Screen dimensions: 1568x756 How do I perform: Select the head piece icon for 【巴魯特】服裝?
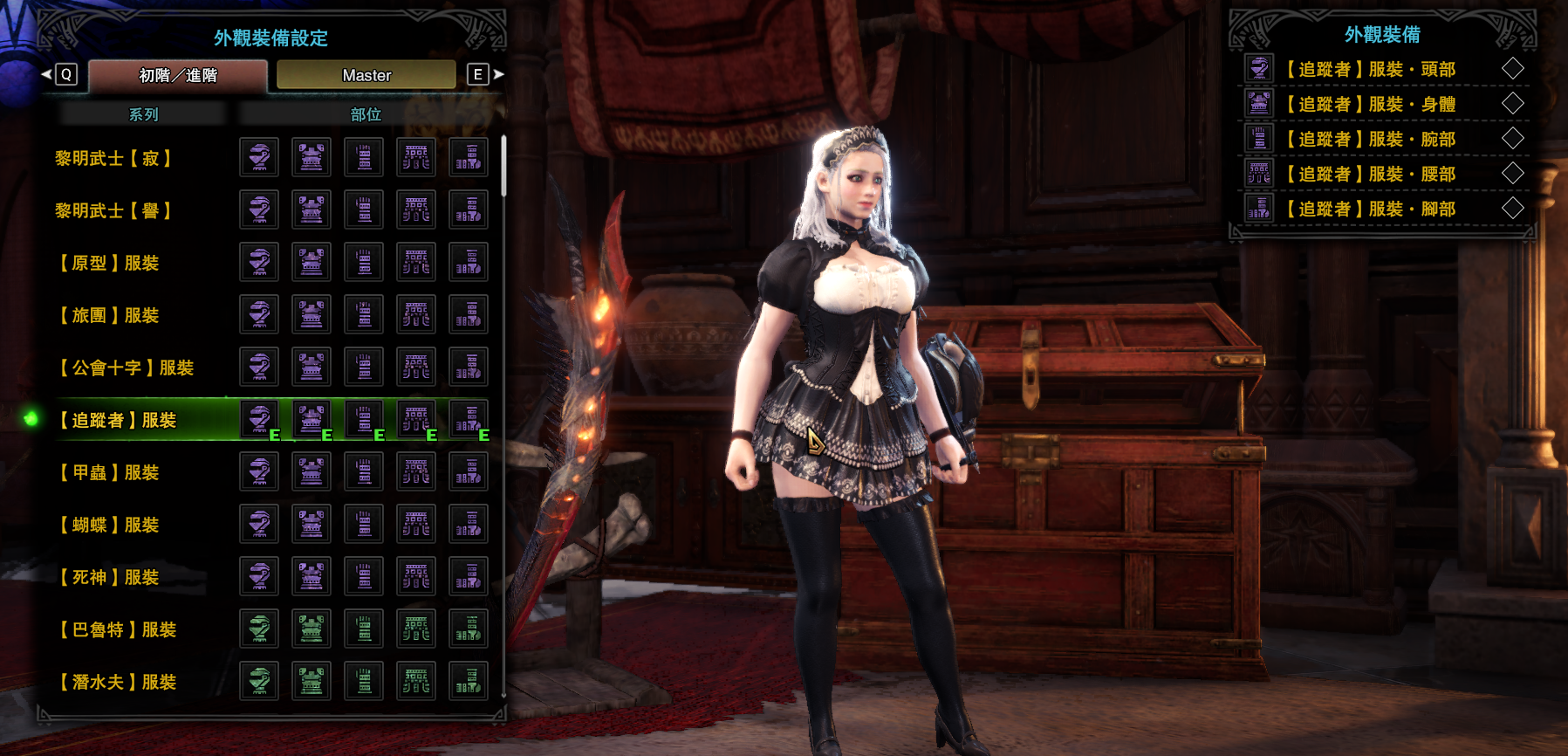click(x=259, y=629)
